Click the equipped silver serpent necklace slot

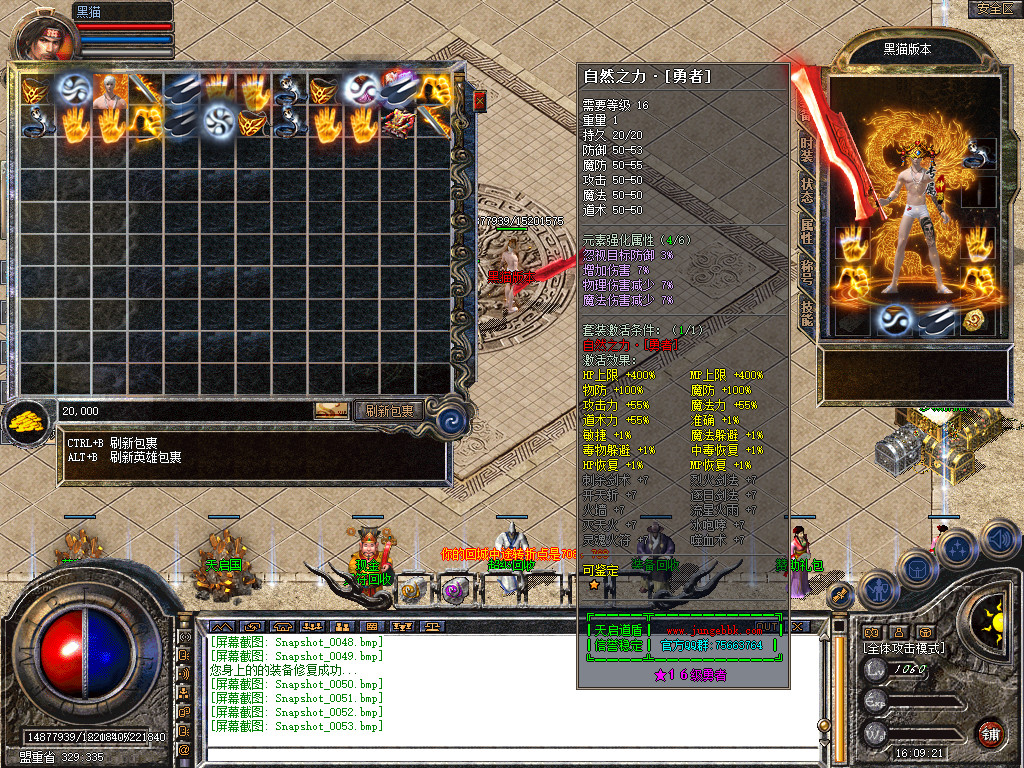pos(978,154)
